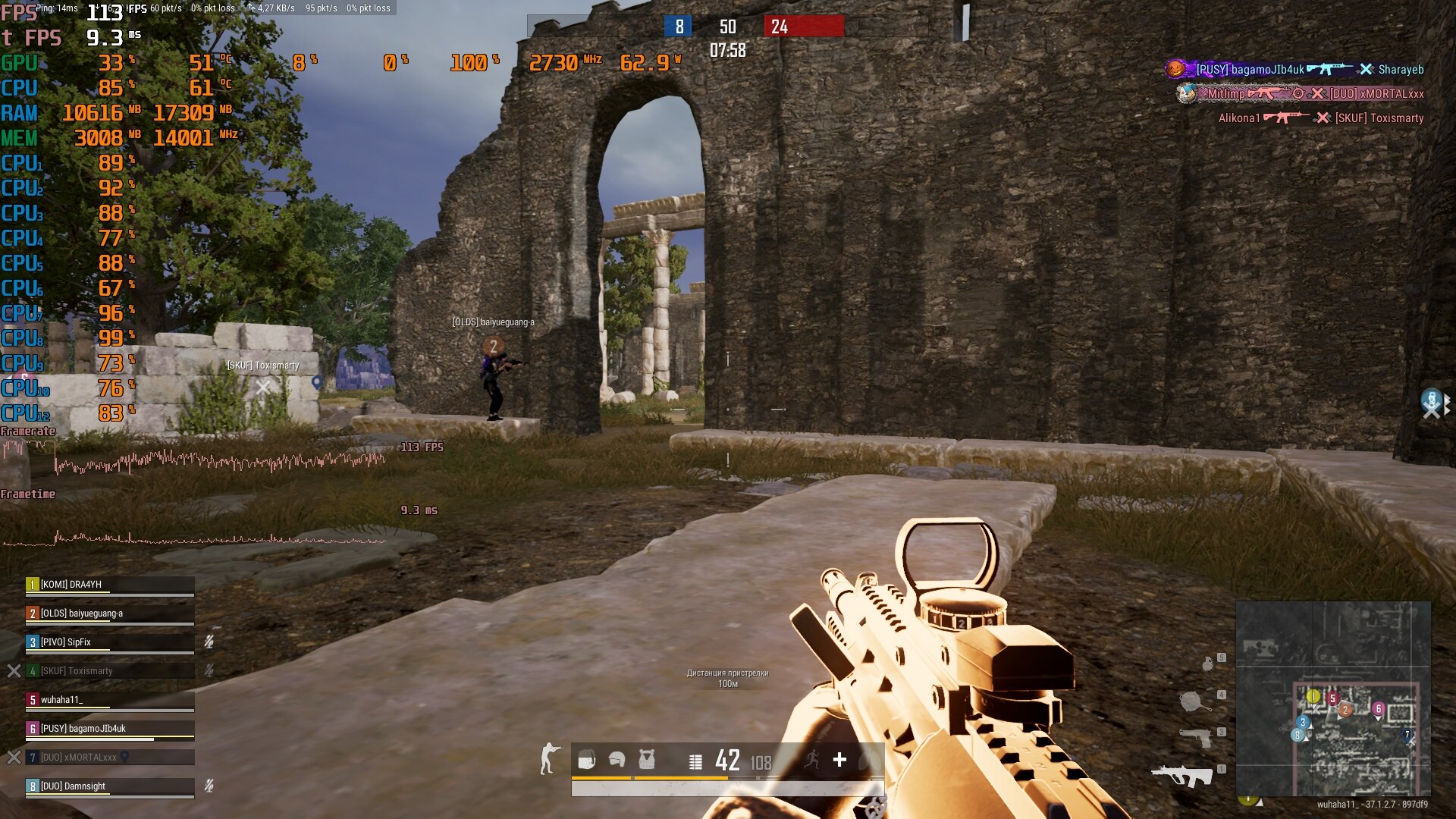Viewport: 1456px width, 819px height.
Task: Open the minimap
Action: [x=1333, y=698]
